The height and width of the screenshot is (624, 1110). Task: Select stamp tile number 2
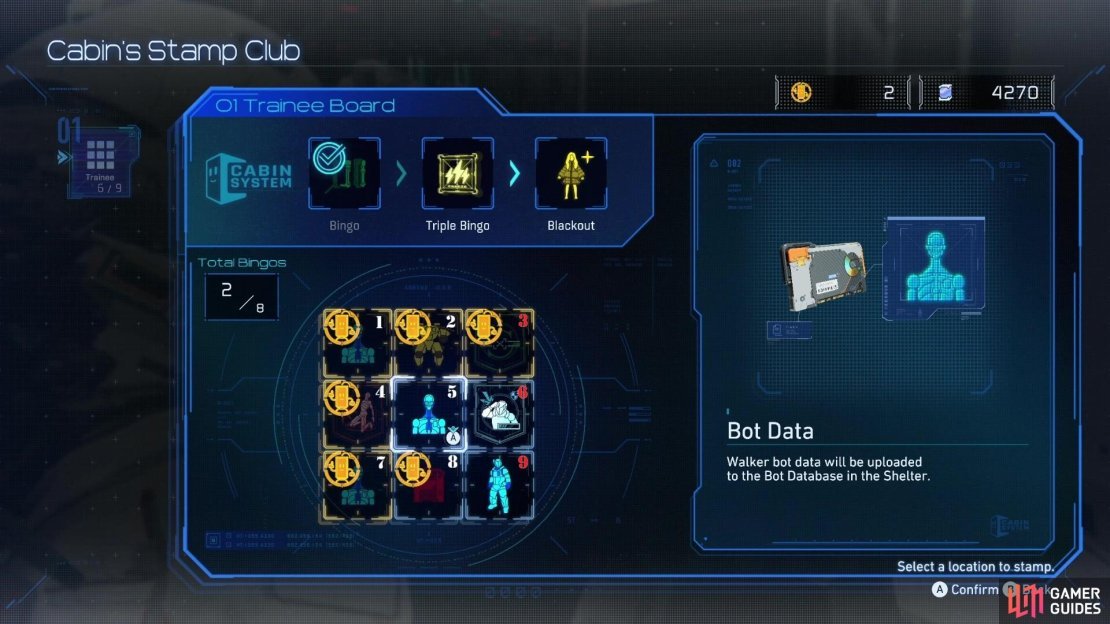point(428,343)
